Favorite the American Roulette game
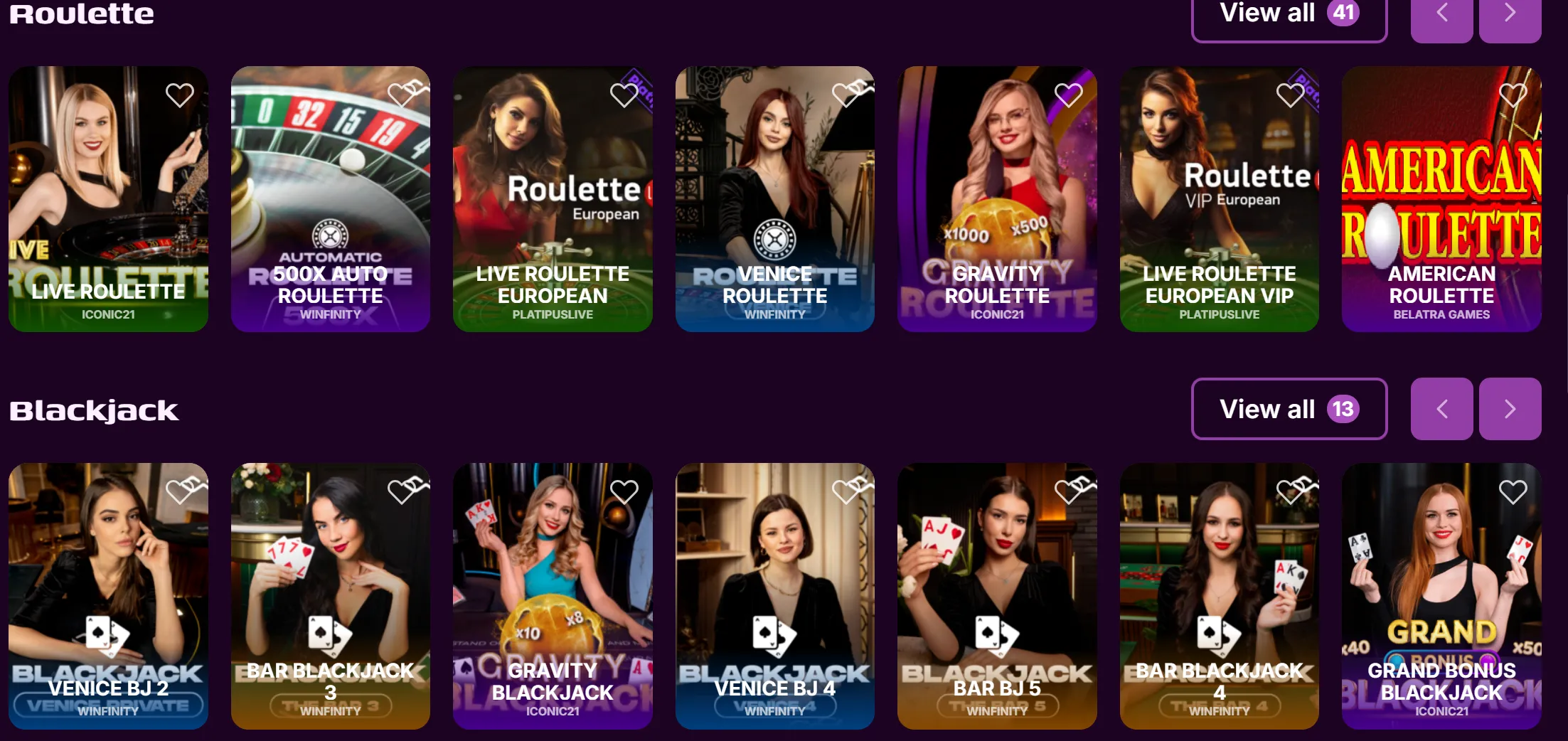Image resolution: width=1568 pixels, height=741 pixels. pos(1512,94)
